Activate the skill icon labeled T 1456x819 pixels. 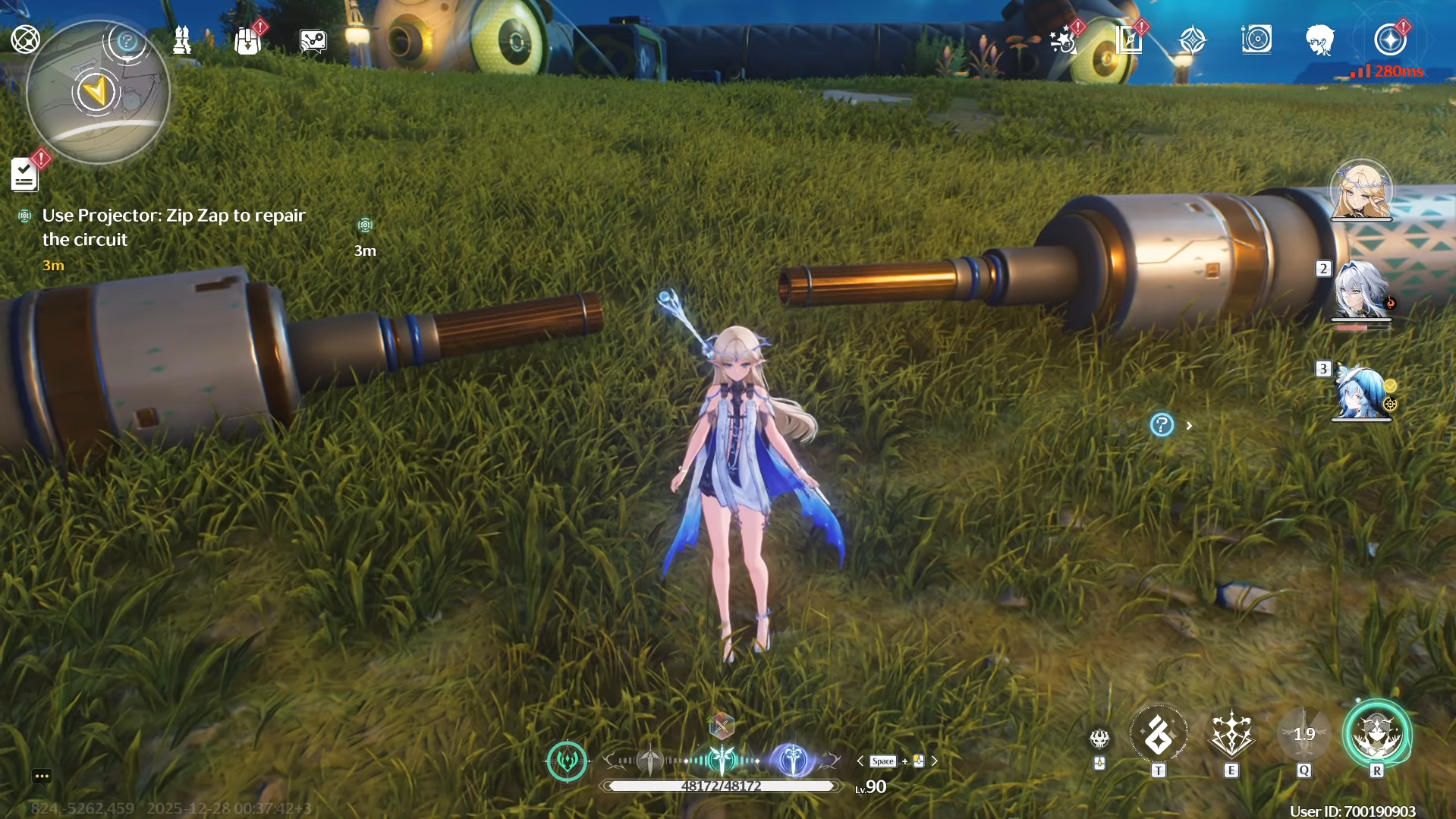pyautogui.click(x=1159, y=736)
